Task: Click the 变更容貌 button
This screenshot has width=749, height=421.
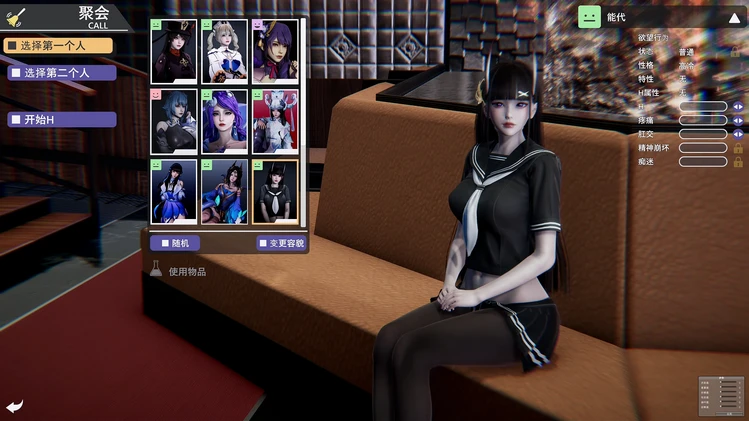Action: [281, 242]
